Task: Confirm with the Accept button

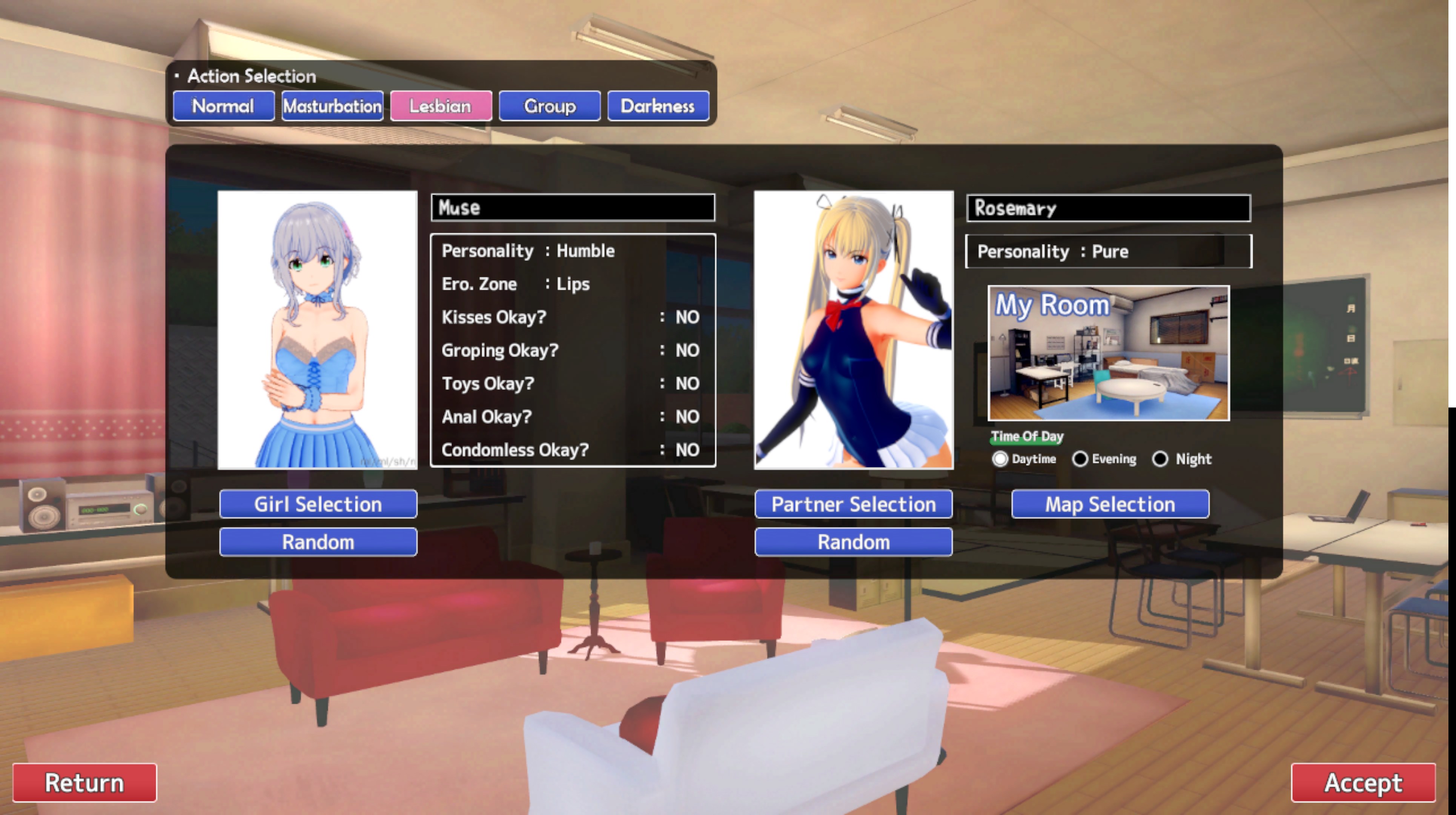Action: pyautogui.click(x=1363, y=783)
